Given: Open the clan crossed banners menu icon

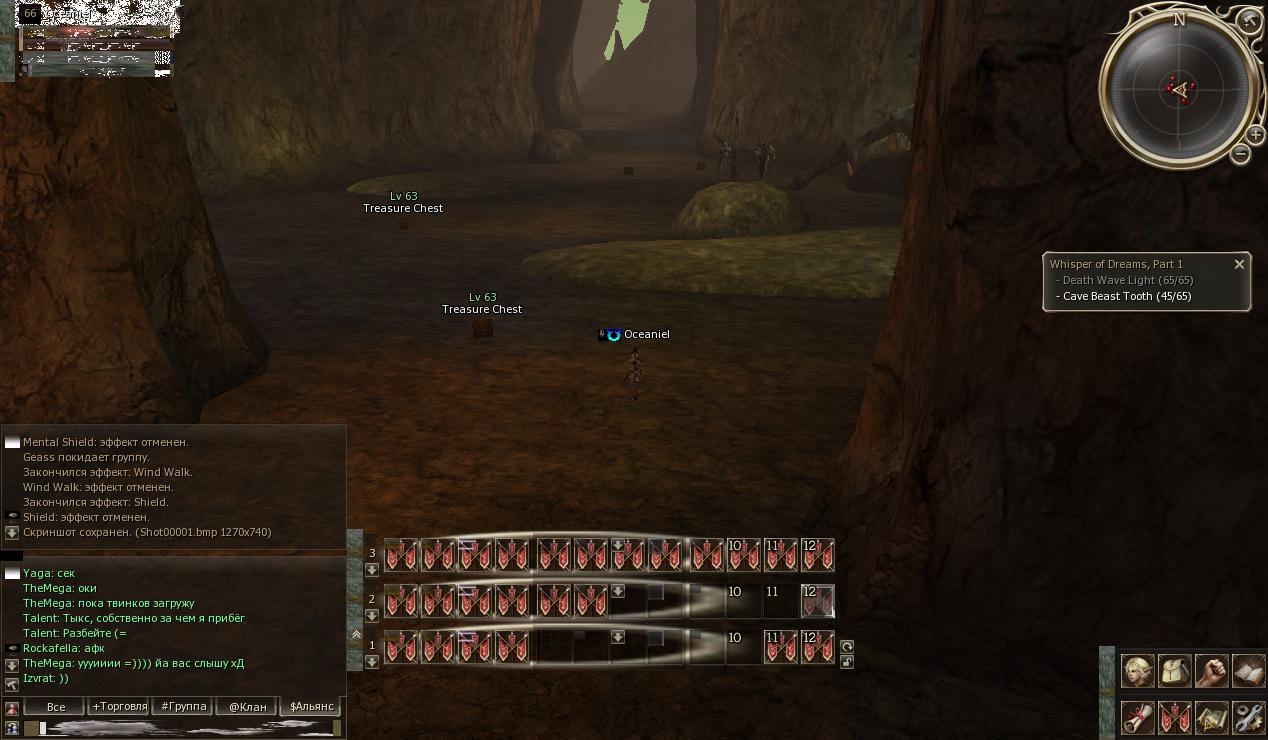Looking at the screenshot, I should (1174, 717).
